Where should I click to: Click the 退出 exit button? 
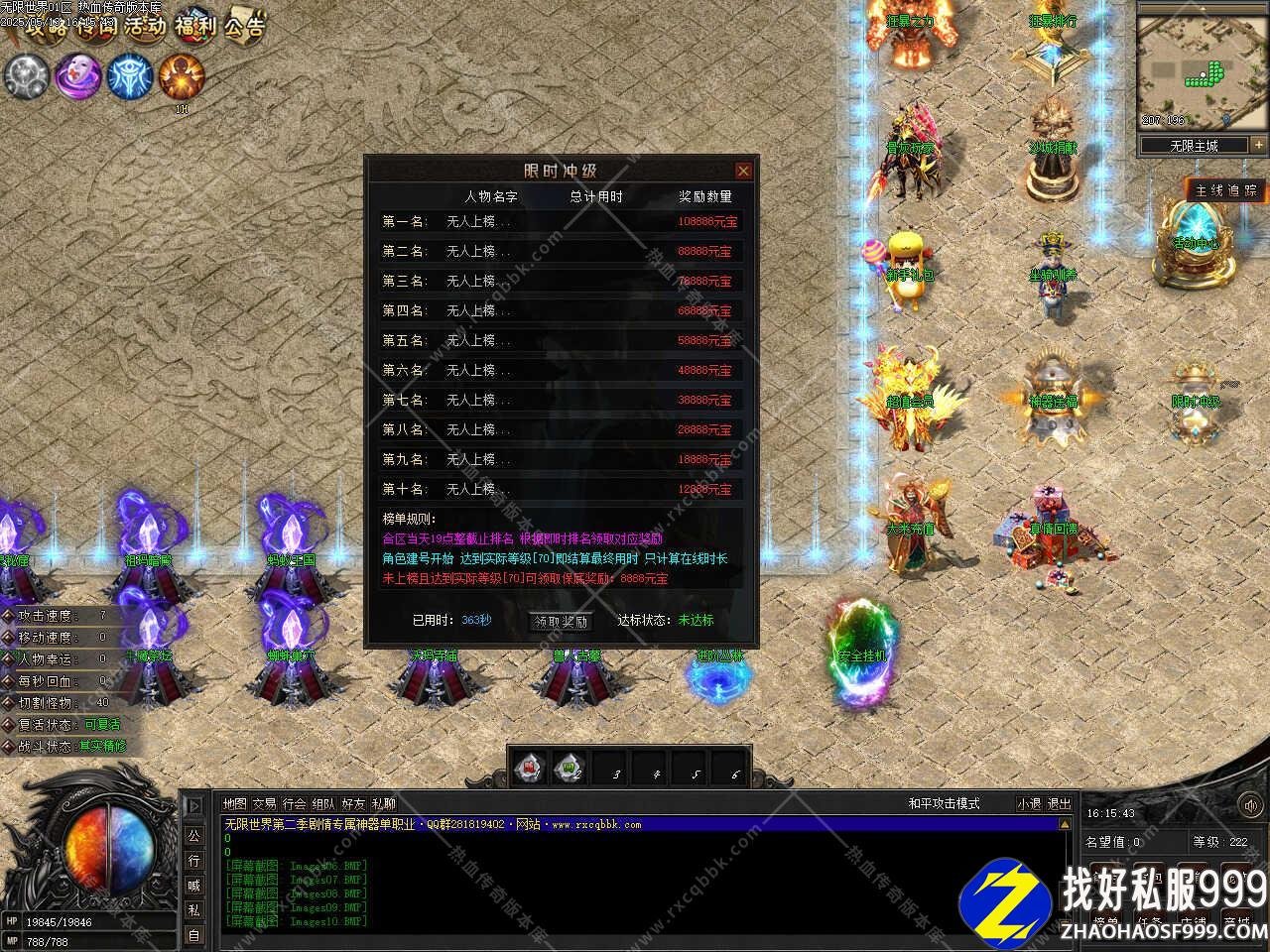coord(1059,804)
